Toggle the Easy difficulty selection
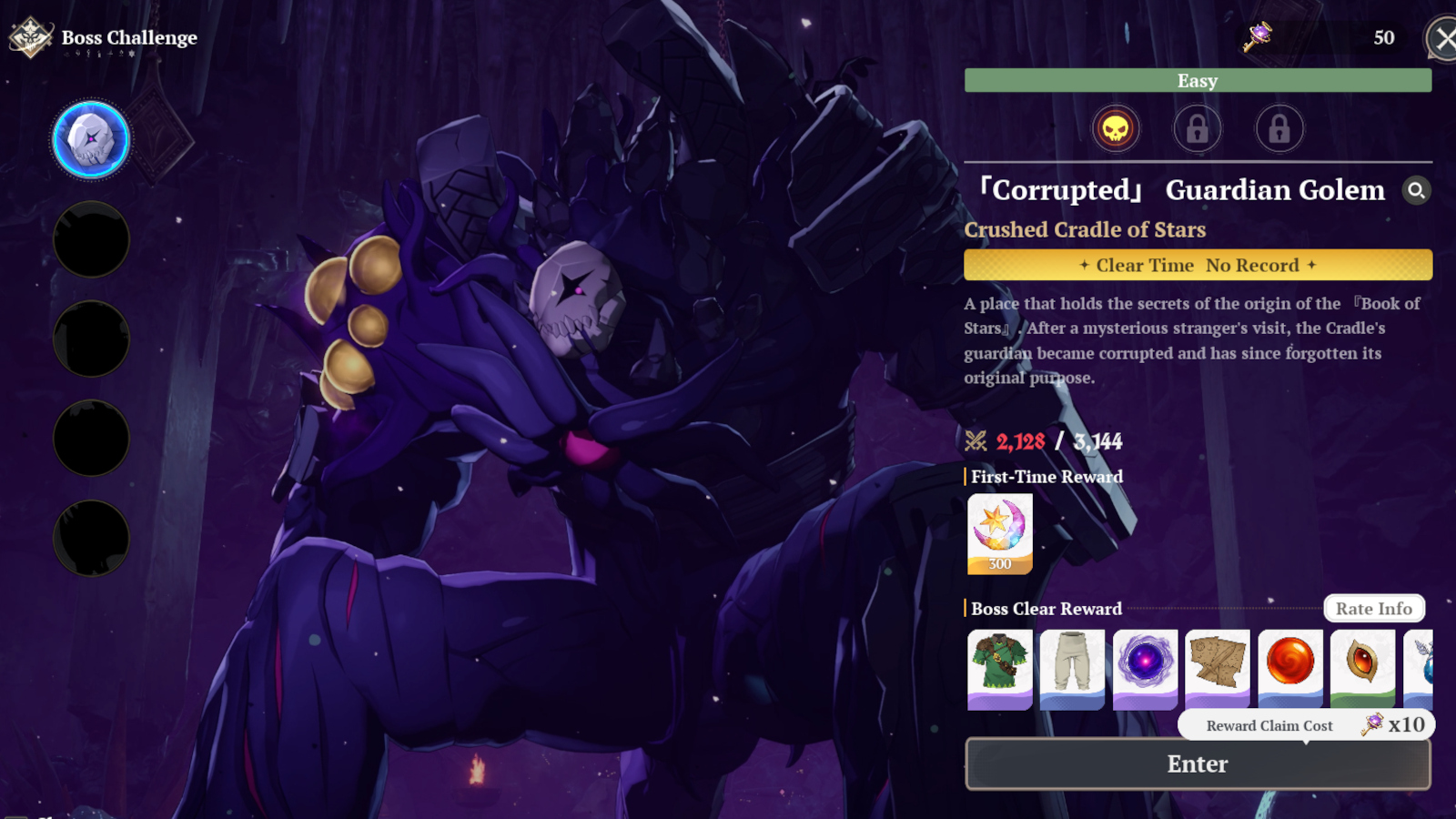Viewport: 1456px width, 819px height. pyautogui.click(x=1197, y=81)
